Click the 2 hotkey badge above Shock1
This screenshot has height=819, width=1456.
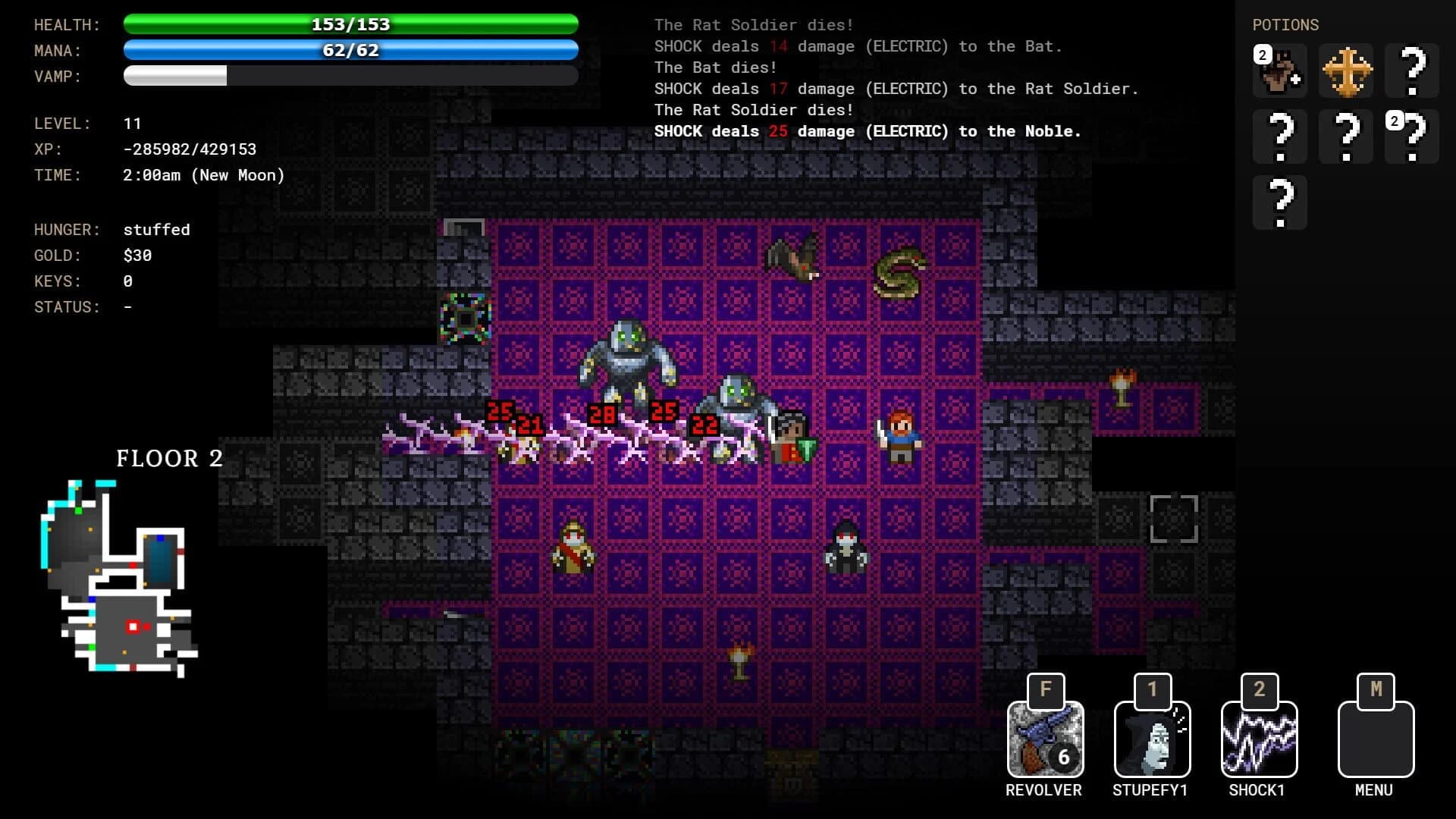[x=1258, y=689]
